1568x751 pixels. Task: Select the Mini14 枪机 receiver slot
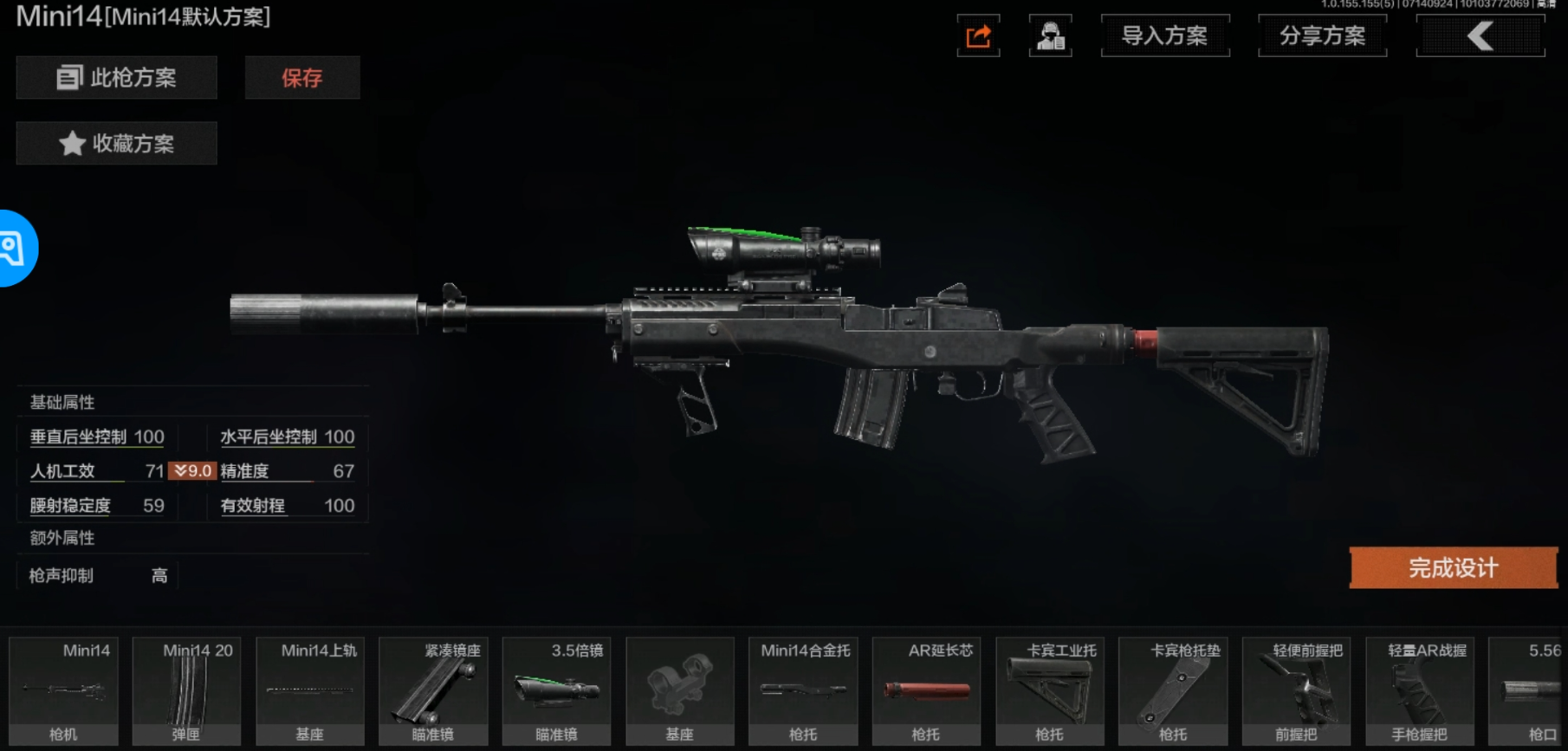(63, 691)
